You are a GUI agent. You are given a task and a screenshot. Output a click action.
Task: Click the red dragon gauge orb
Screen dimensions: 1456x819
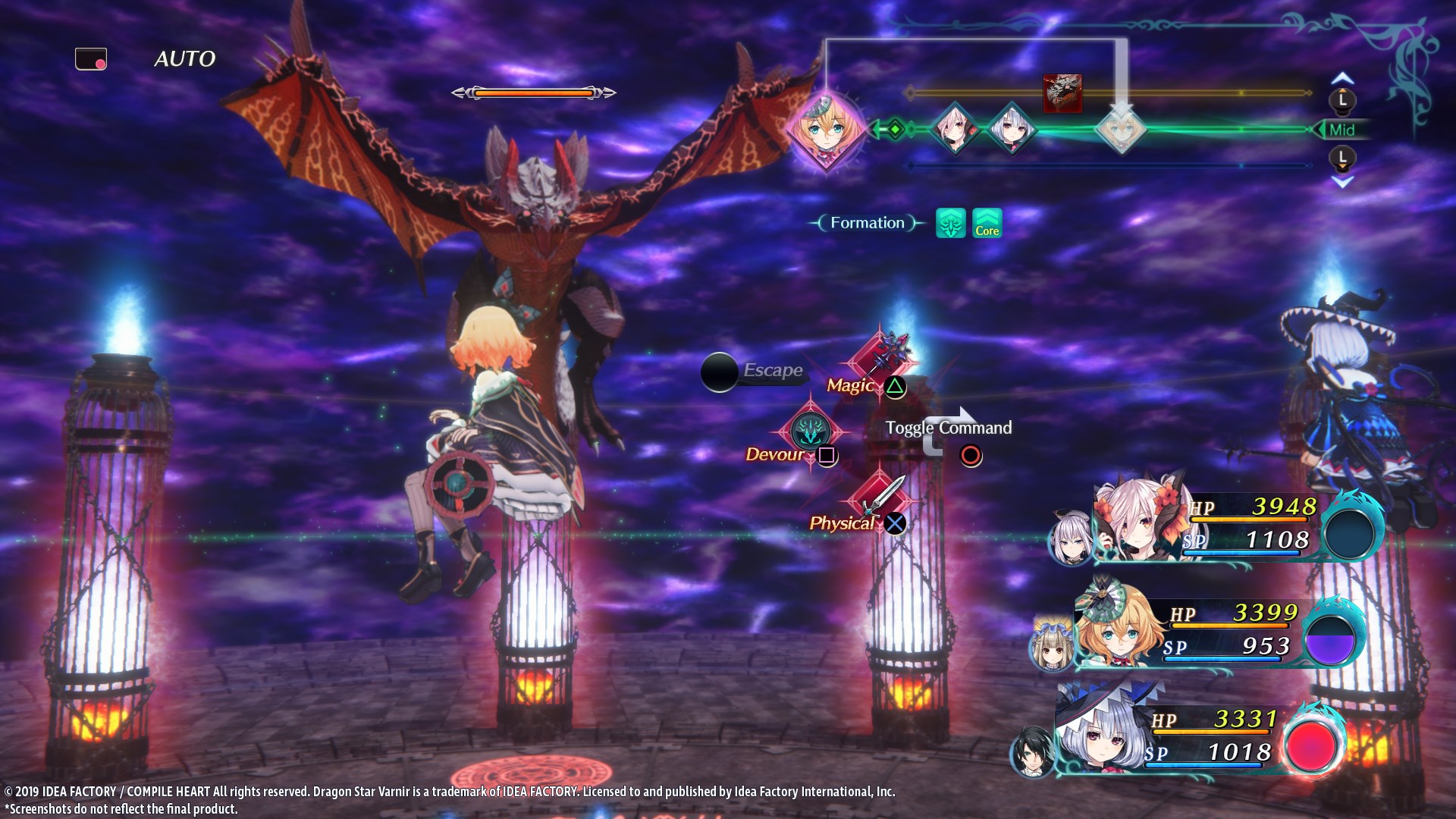(x=1313, y=745)
